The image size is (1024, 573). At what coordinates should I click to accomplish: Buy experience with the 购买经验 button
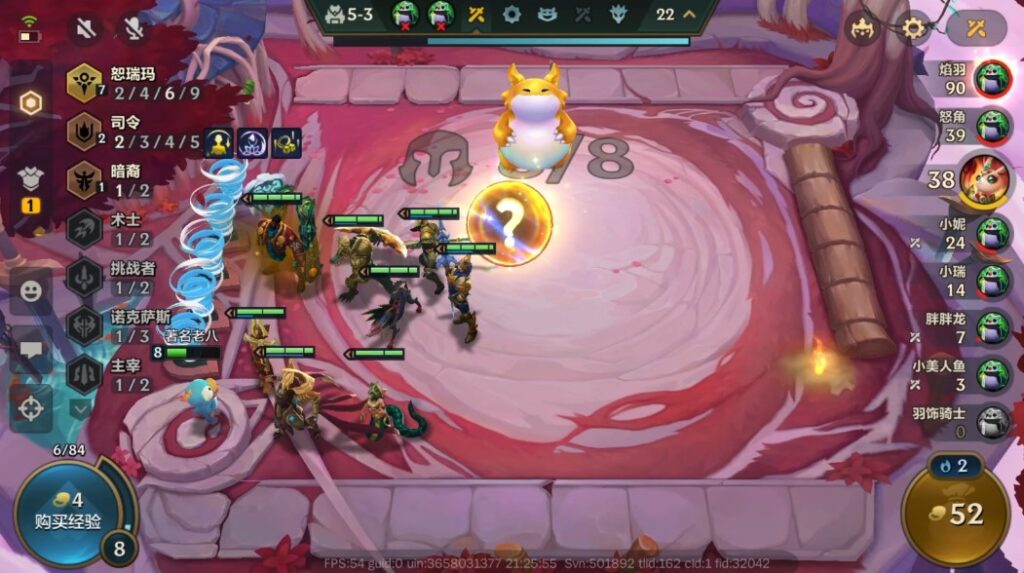[x=65, y=510]
